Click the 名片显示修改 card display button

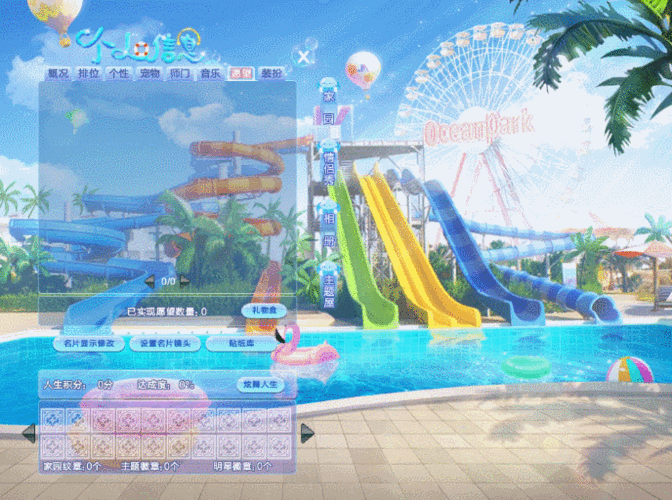(89, 343)
